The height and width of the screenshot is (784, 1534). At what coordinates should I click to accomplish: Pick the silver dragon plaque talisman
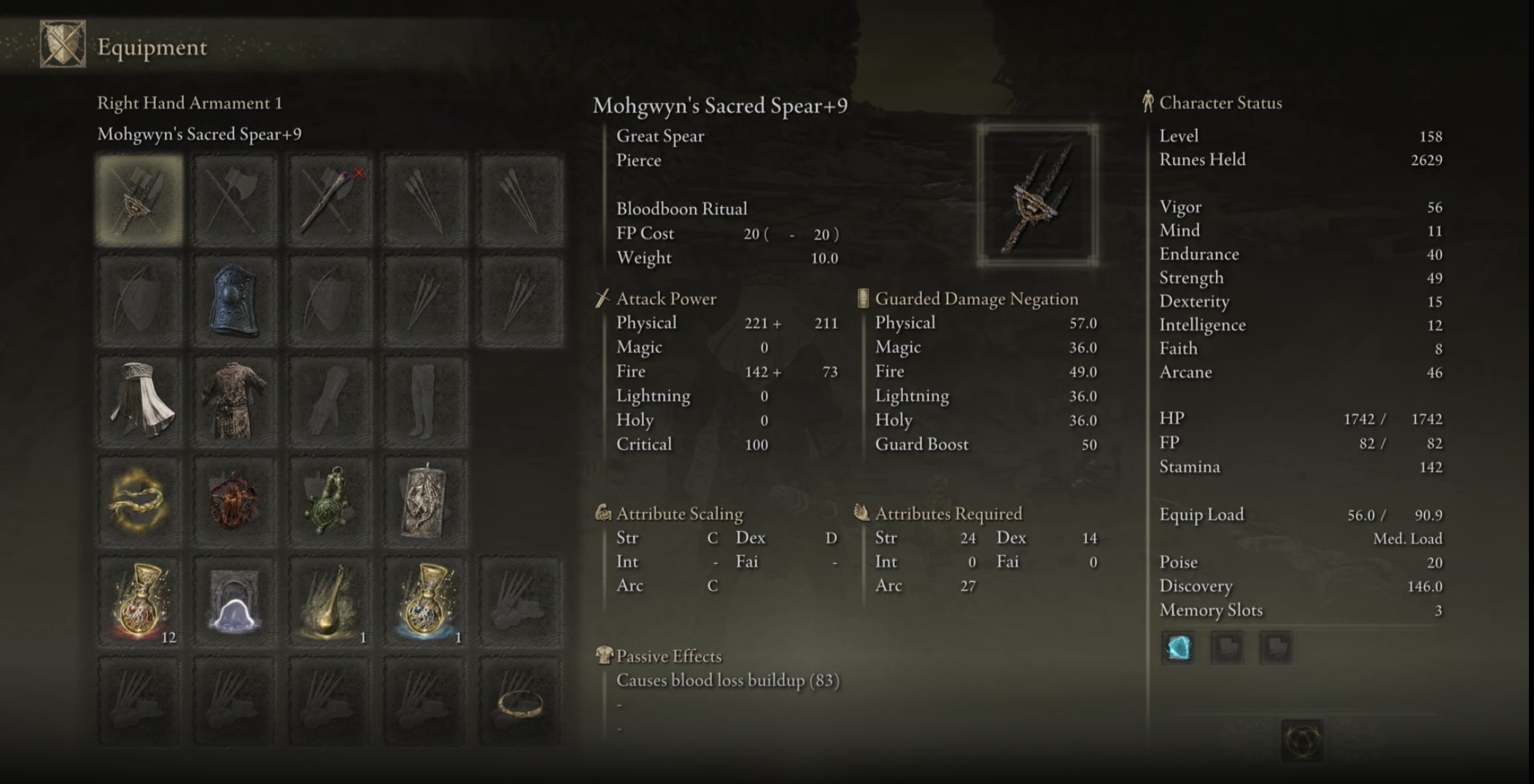coord(425,502)
